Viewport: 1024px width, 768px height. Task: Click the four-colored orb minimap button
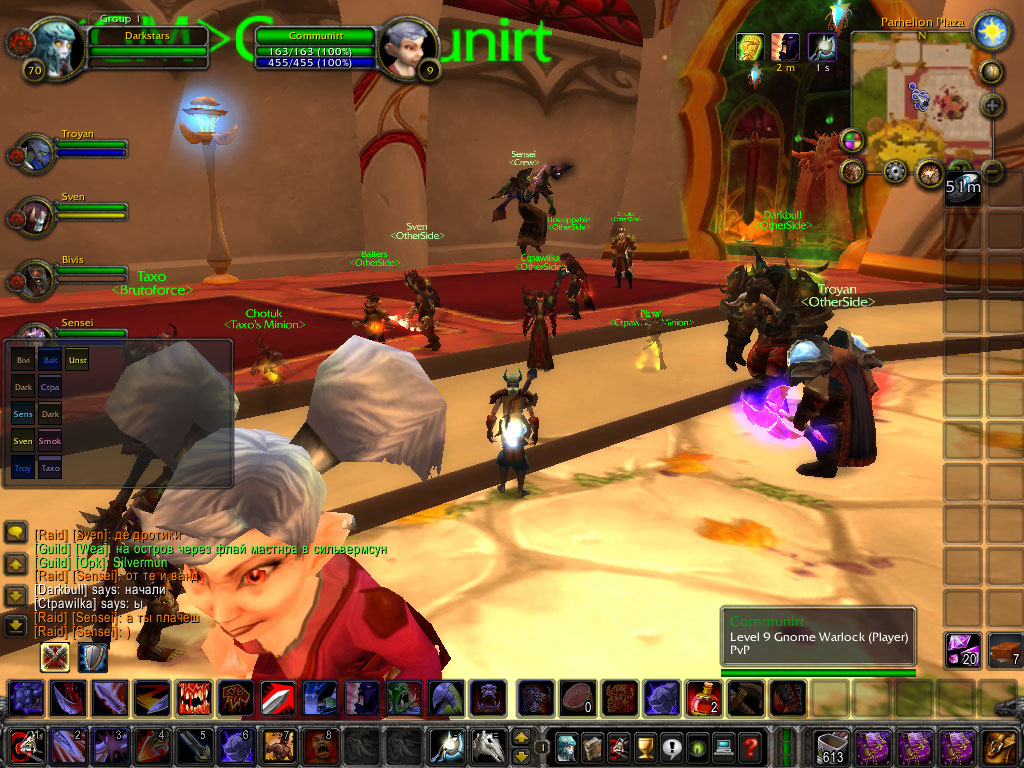852,139
